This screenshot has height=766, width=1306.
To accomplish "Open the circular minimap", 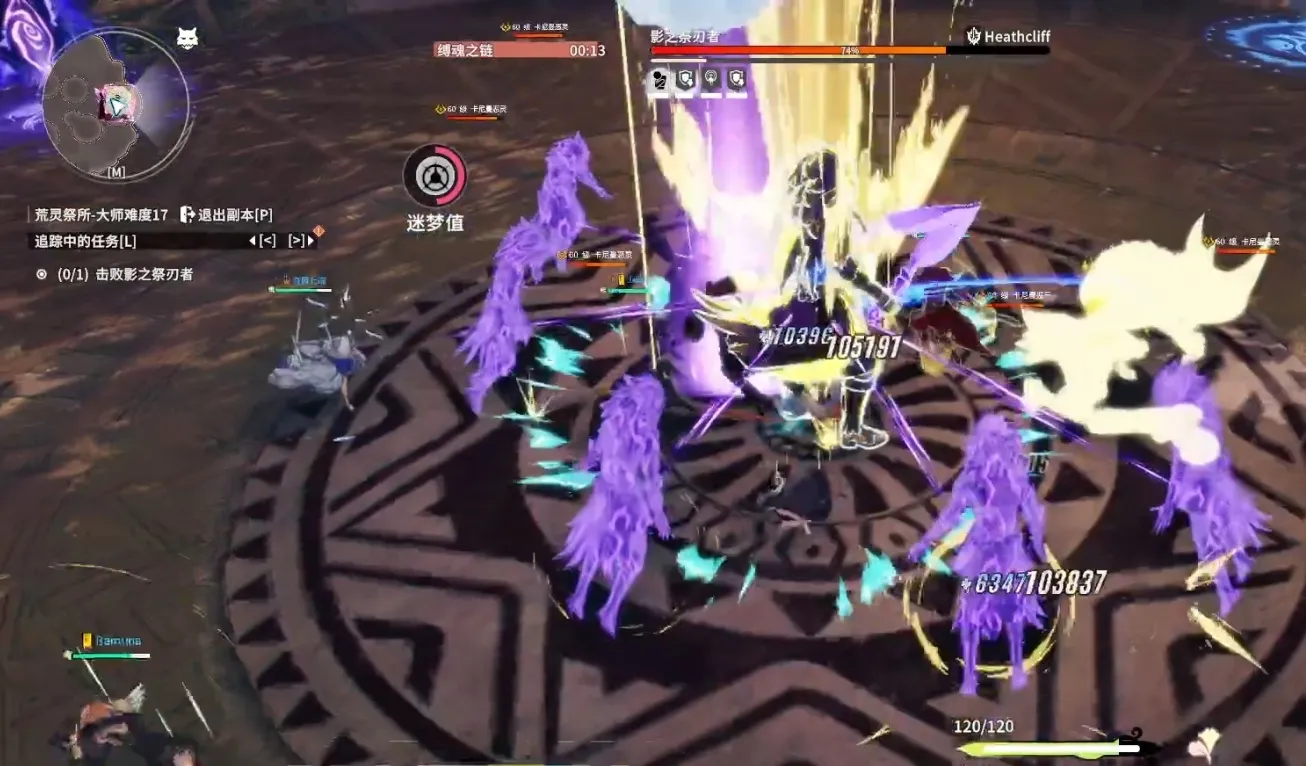I will pos(116,104).
